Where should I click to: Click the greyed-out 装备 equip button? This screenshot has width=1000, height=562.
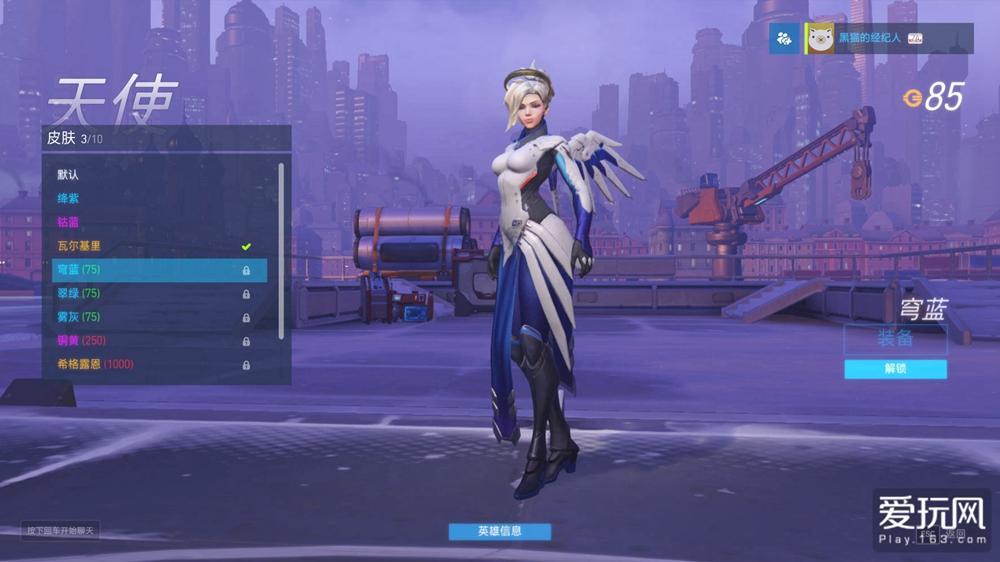[x=895, y=338]
